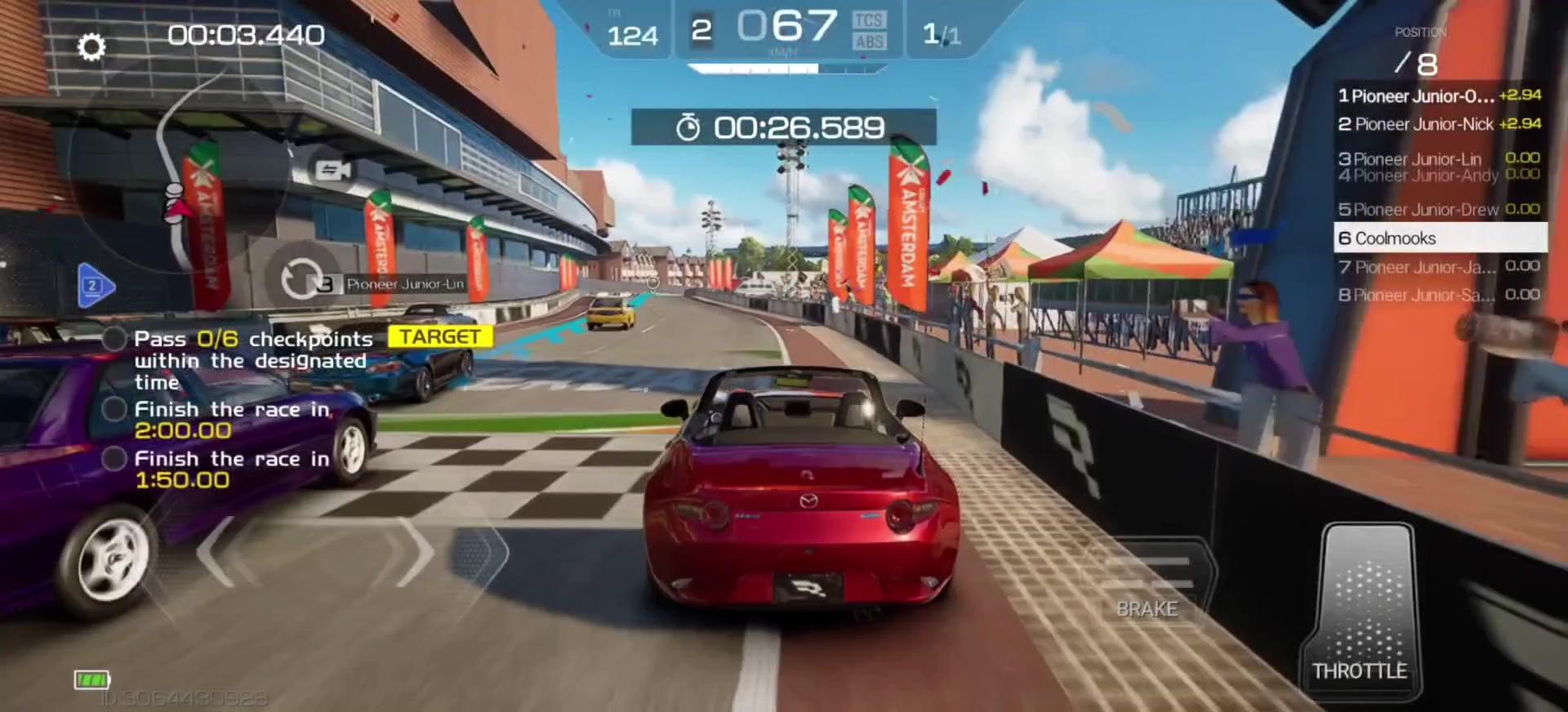This screenshot has height=712, width=1568.
Task: Steer right with the right chevron
Action: tap(416, 552)
